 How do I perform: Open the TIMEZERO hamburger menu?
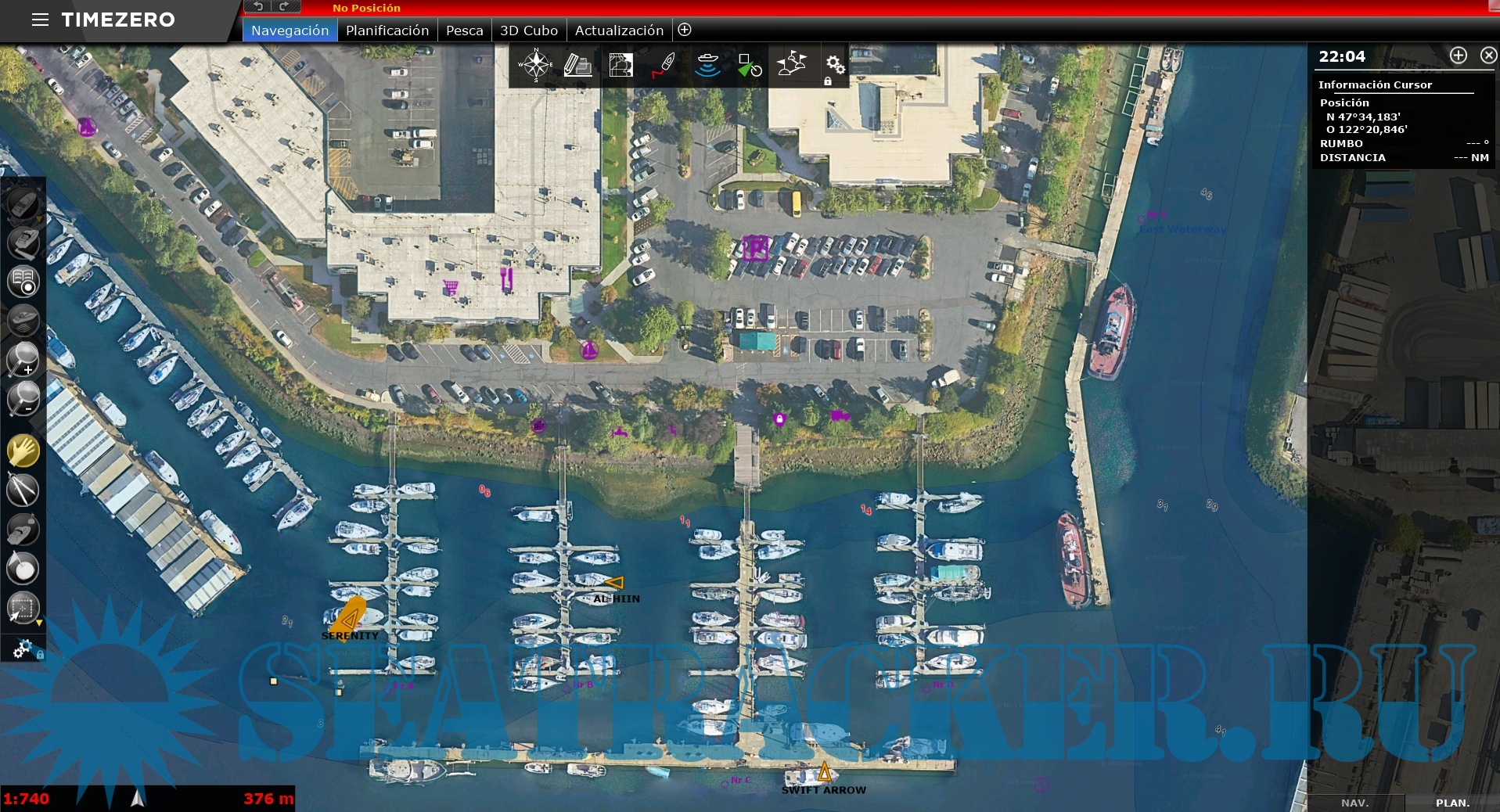click(x=40, y=20)
